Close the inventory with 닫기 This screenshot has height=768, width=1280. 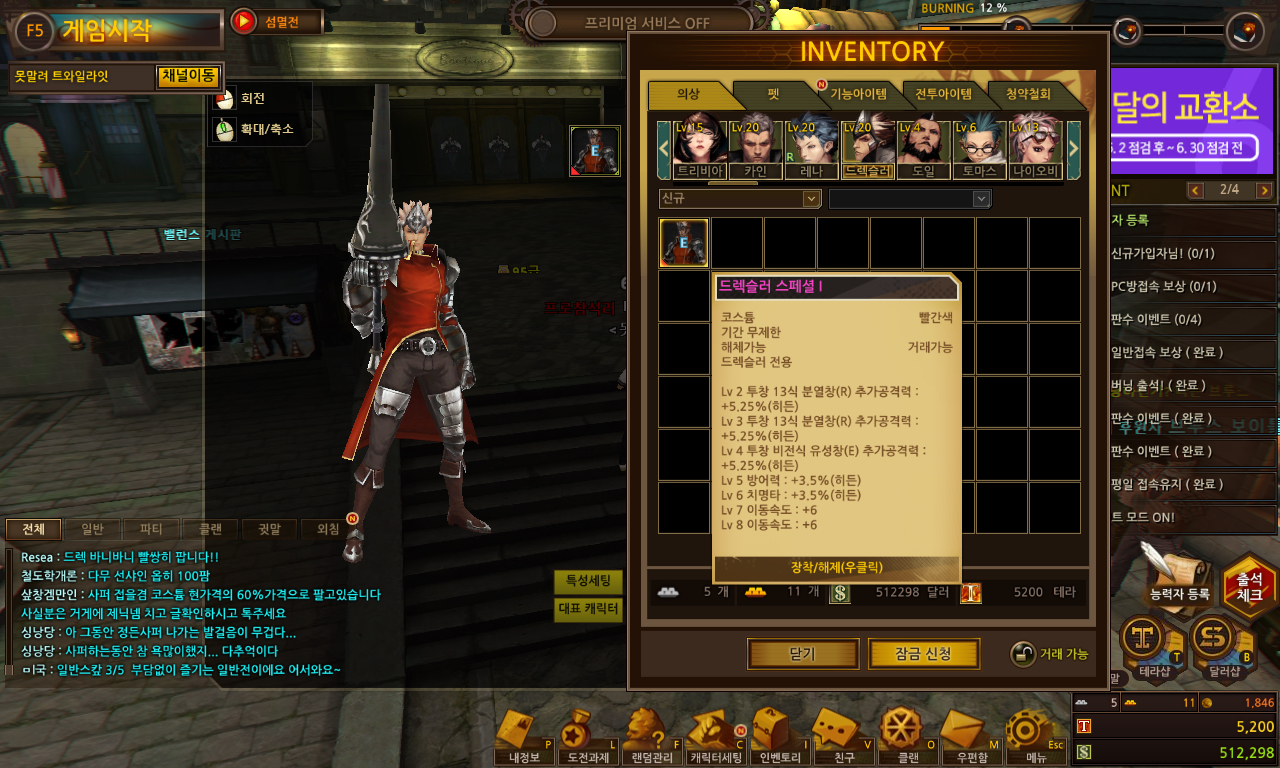[802, 654]
